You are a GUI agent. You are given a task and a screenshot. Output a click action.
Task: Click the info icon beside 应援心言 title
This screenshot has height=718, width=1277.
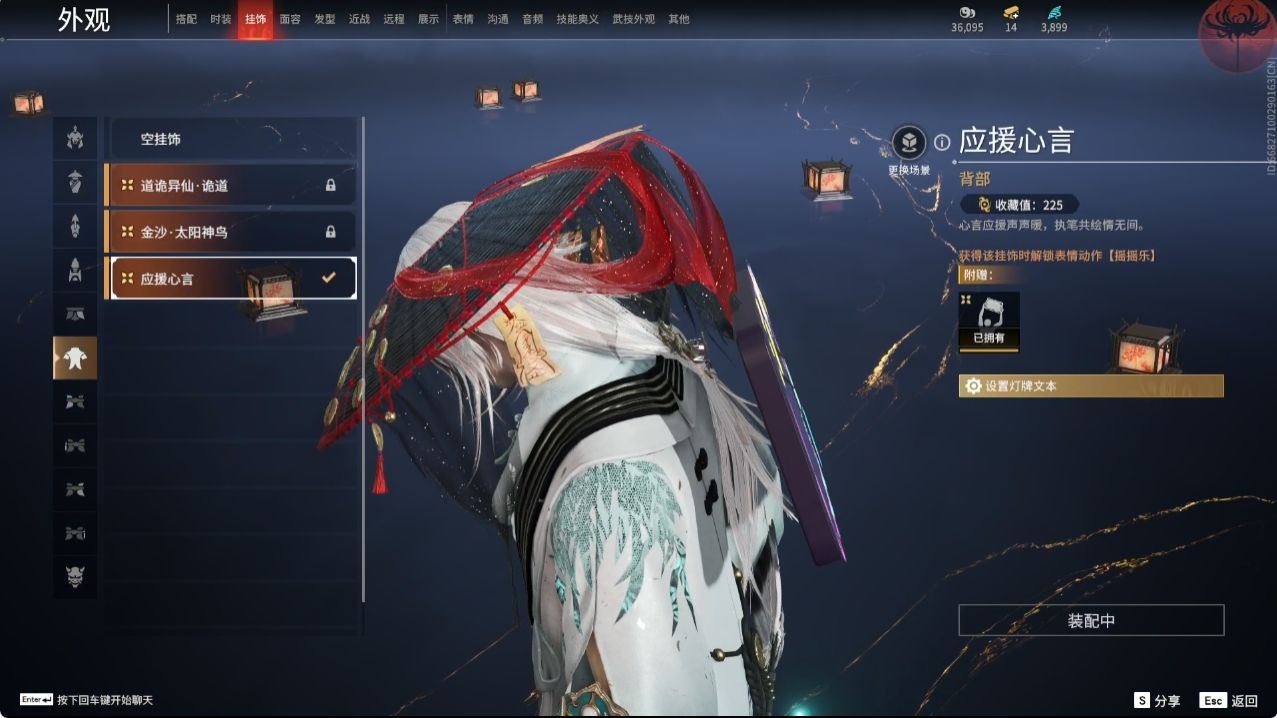point(942,142)
